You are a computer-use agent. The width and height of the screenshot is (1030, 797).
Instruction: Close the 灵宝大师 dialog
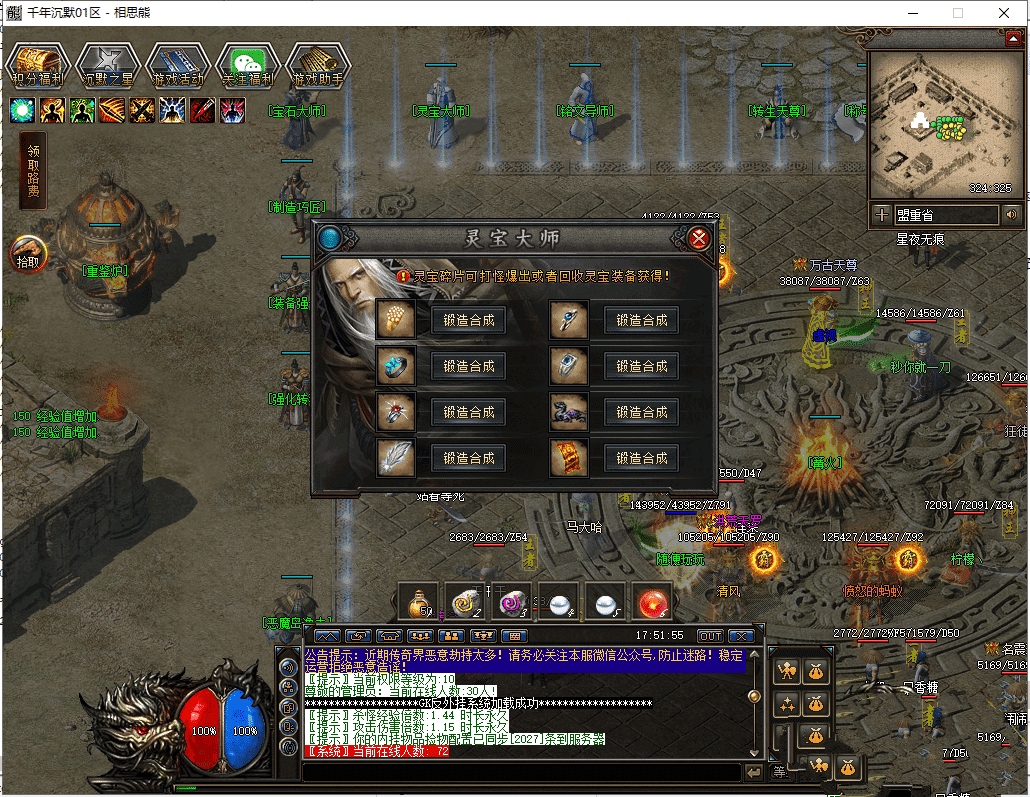(x=699, y=238)
